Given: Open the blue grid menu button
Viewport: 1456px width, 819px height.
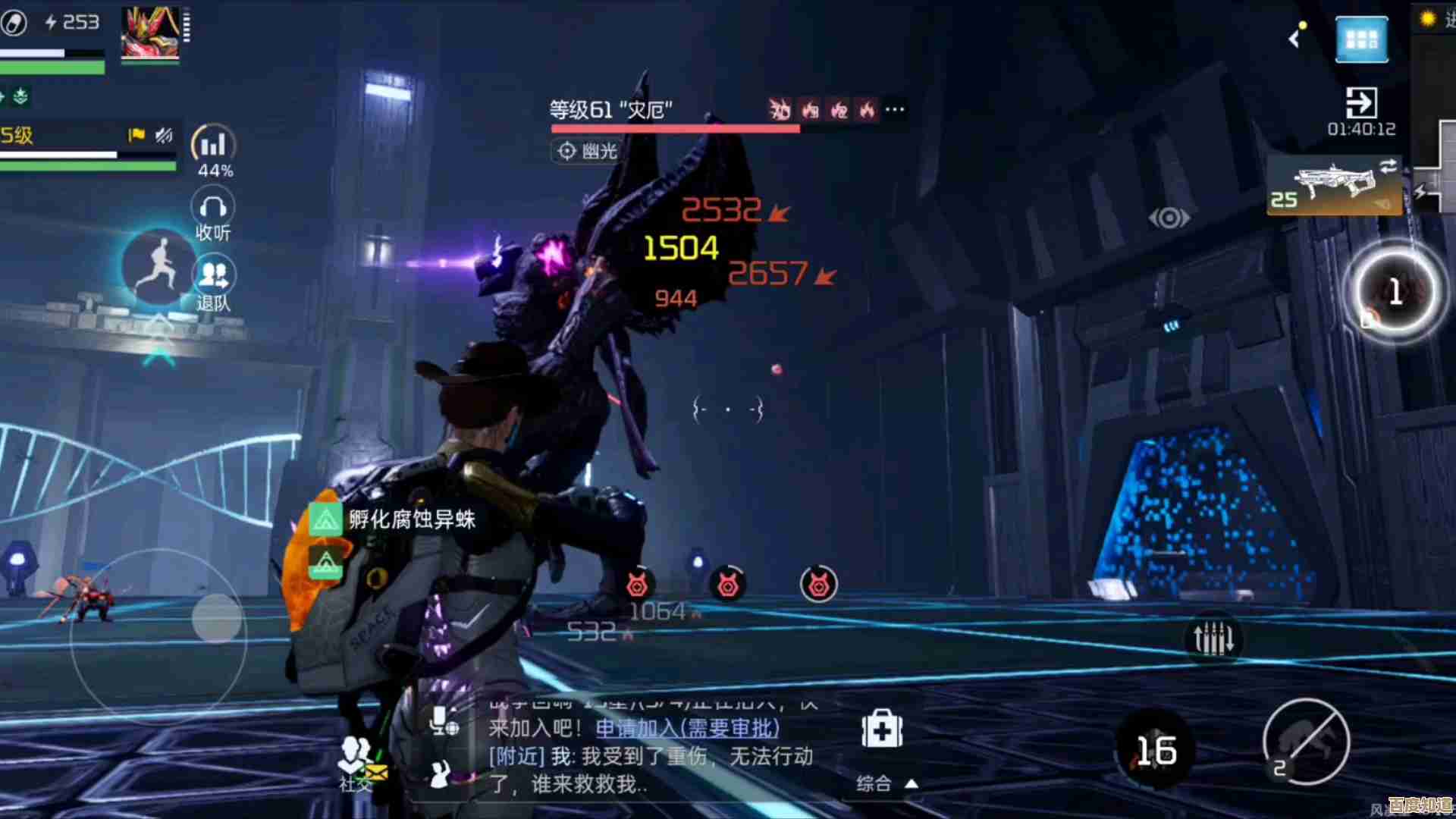Looking at the screenshot, I should click(x=1362, y=39).
